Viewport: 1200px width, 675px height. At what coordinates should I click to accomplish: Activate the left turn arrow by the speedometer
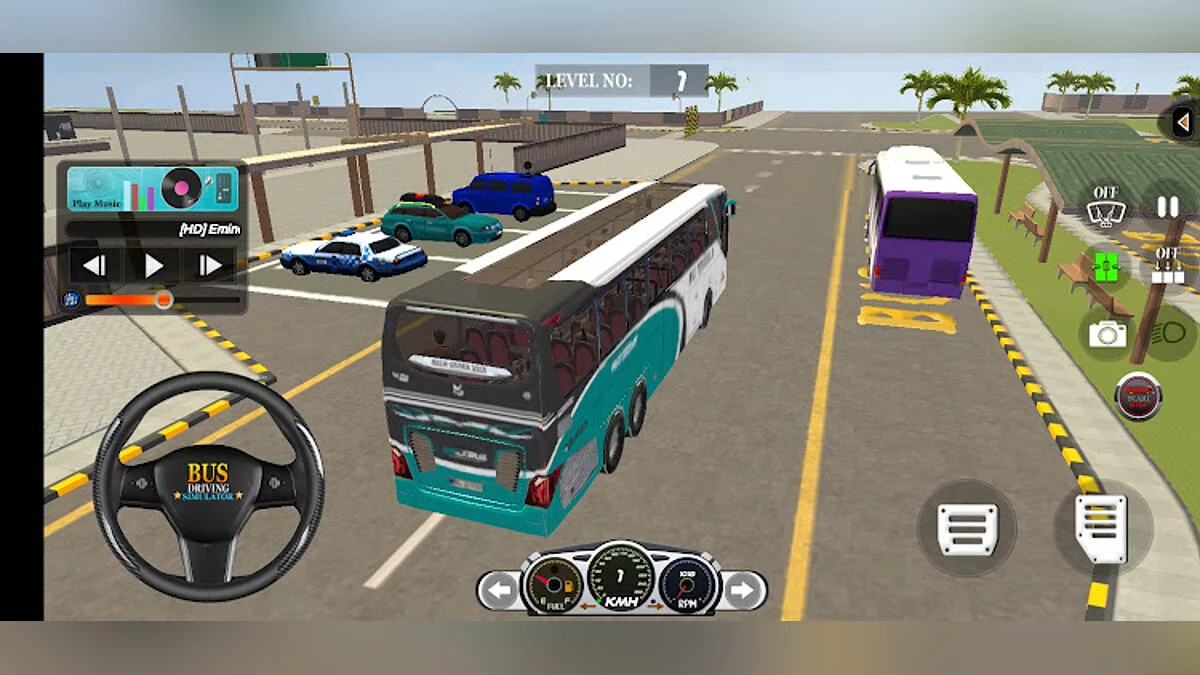click(497, 590)
